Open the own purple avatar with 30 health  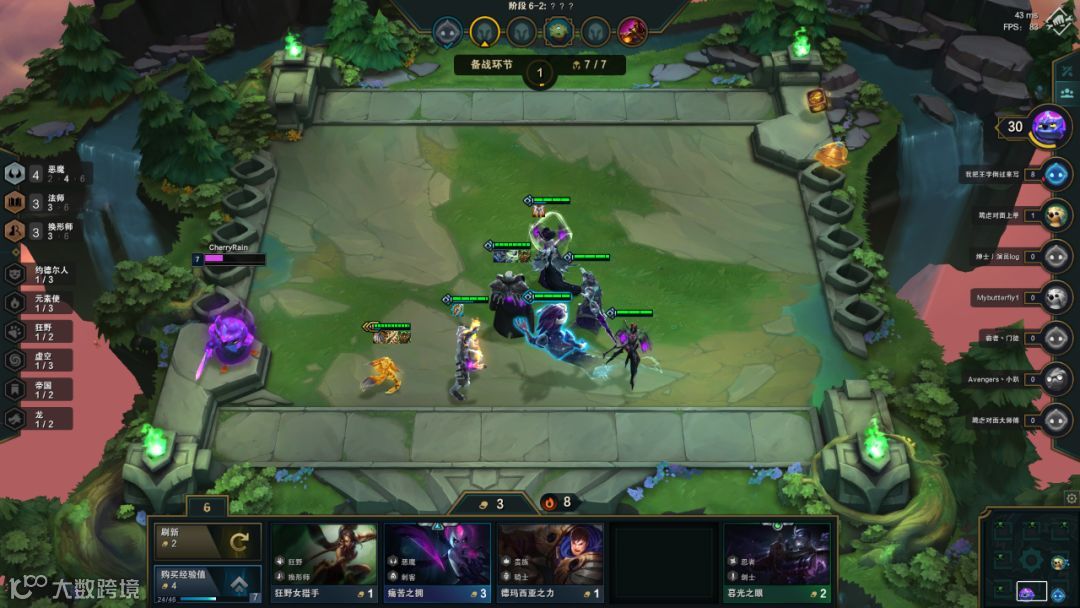pyautogui.click(x=1049, y=127)
